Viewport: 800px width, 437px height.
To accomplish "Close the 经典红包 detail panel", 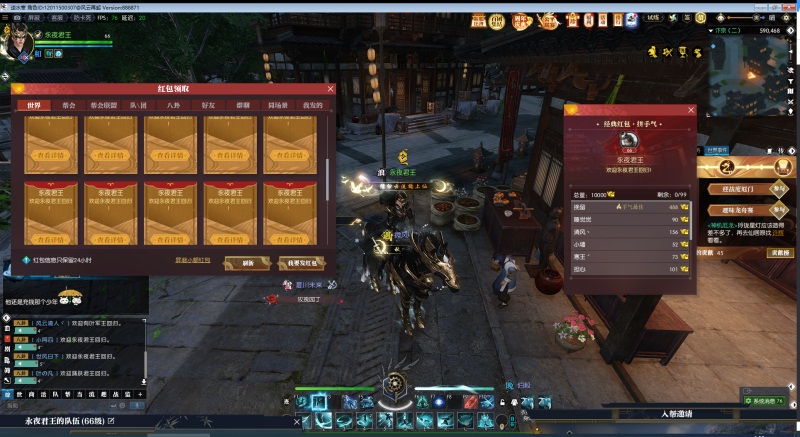I will click(691, 110).
